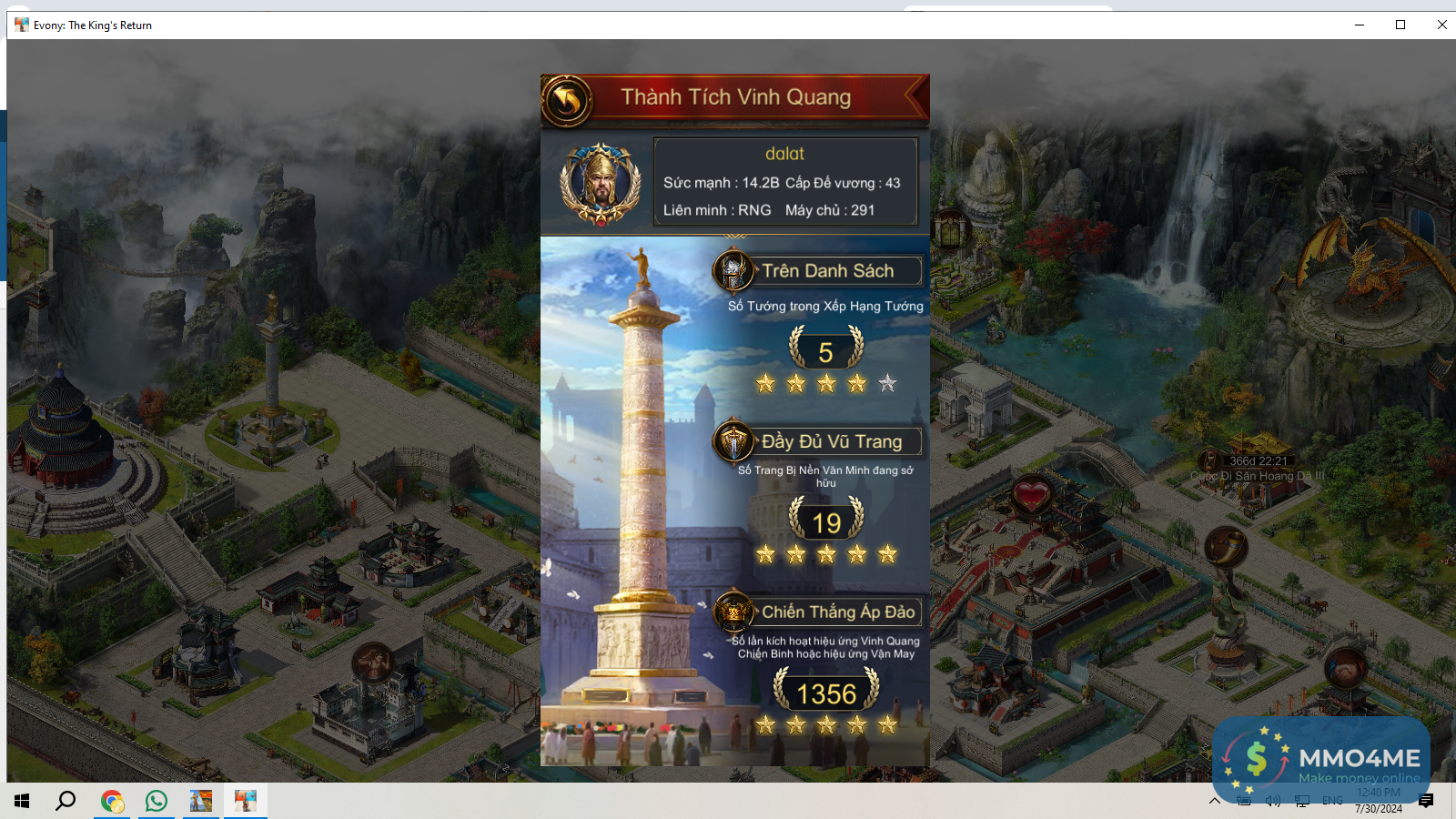This screenshot has width=1456, height=819.
Task: Select the Trên Danh Sách achievement
Action: coord(827,271)
